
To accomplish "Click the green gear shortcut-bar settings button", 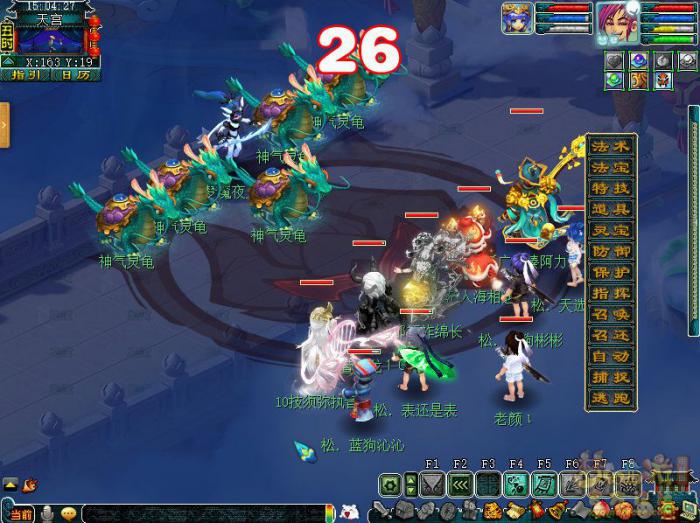I will click(x=390, y=485).
